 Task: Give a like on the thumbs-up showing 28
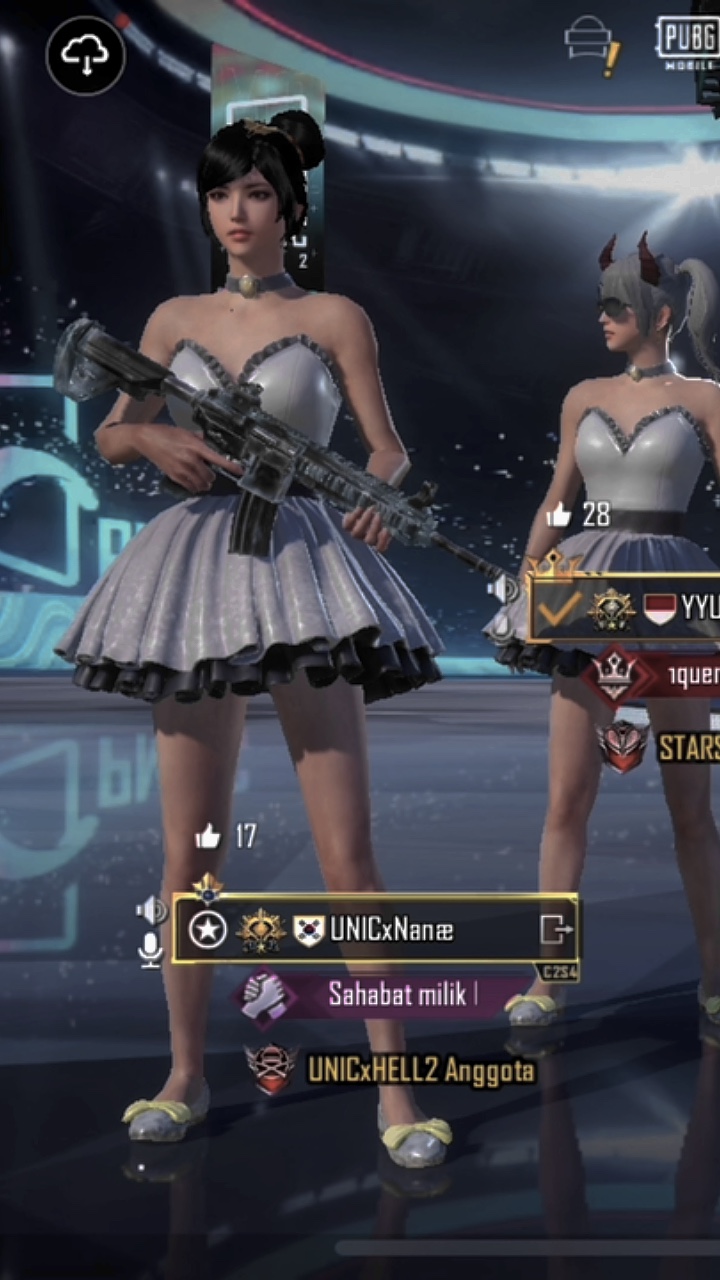pos(559,515)
